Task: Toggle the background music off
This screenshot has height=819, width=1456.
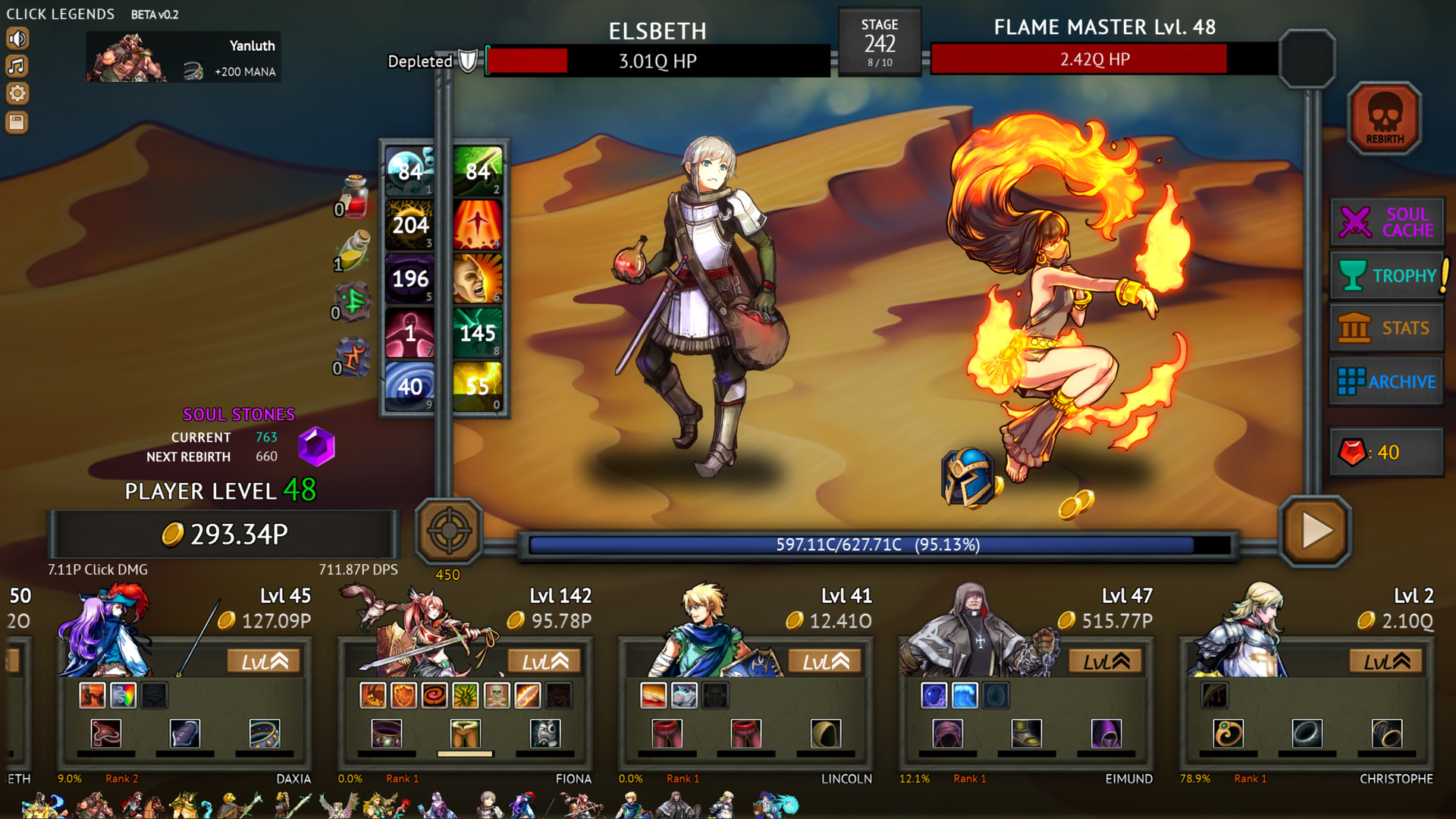Action: pos(17,66)
